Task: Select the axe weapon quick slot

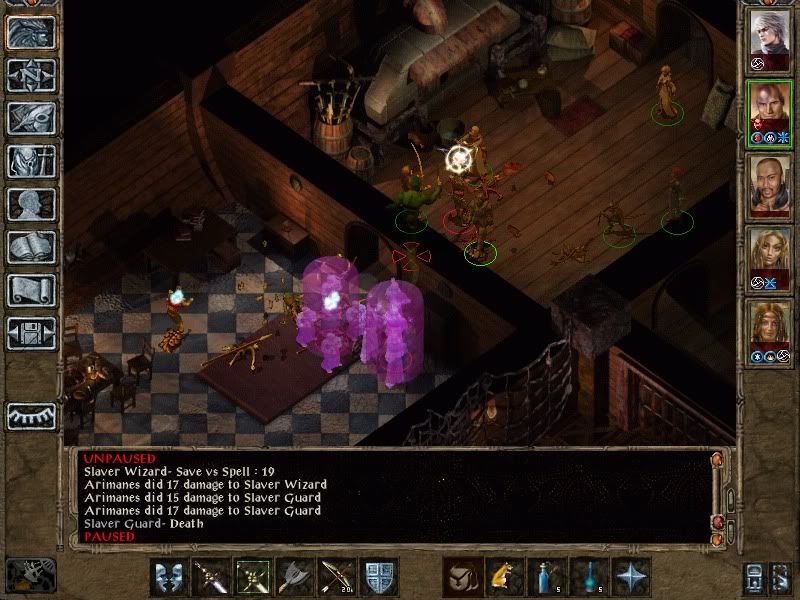Action: [x=294, y=577]
